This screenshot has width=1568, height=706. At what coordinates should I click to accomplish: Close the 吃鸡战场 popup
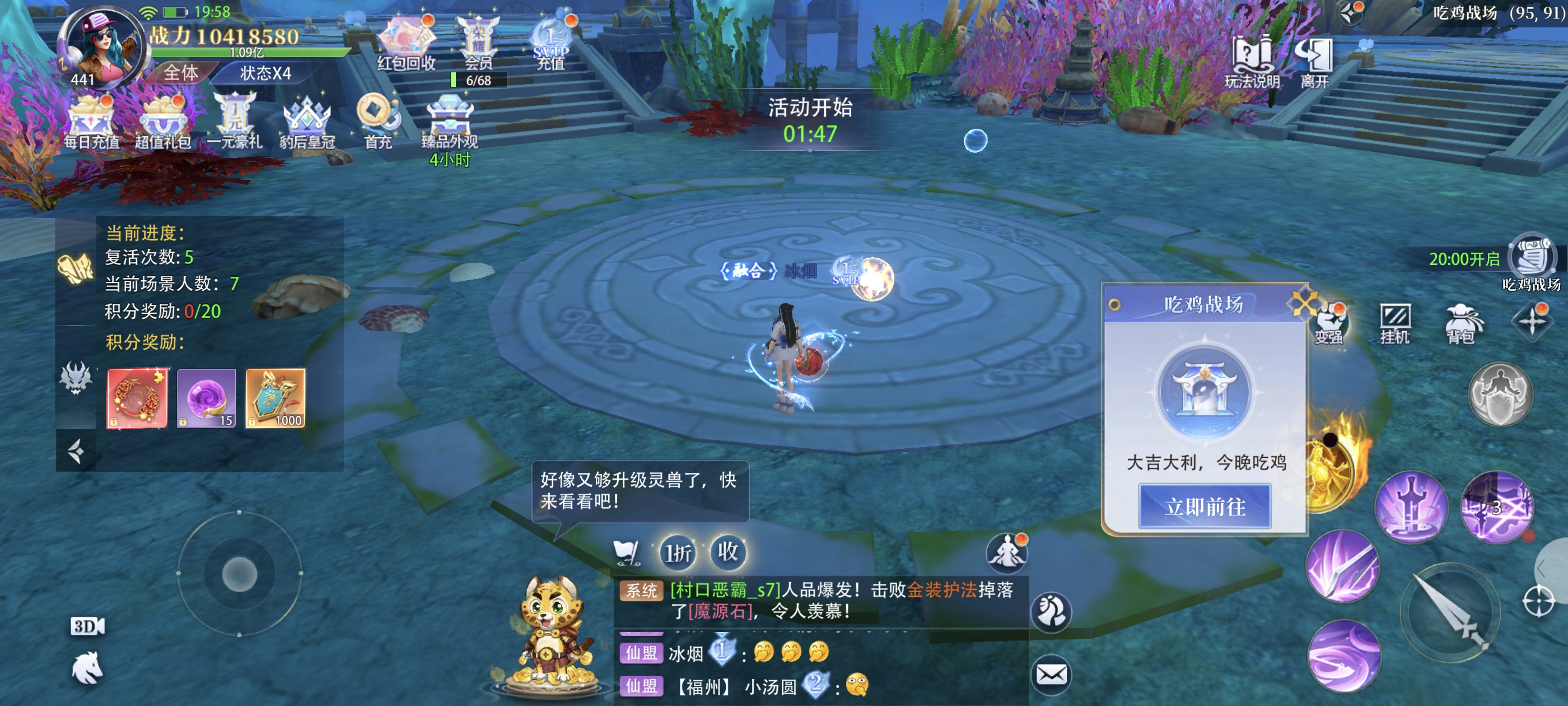(x=1302, y=303)
